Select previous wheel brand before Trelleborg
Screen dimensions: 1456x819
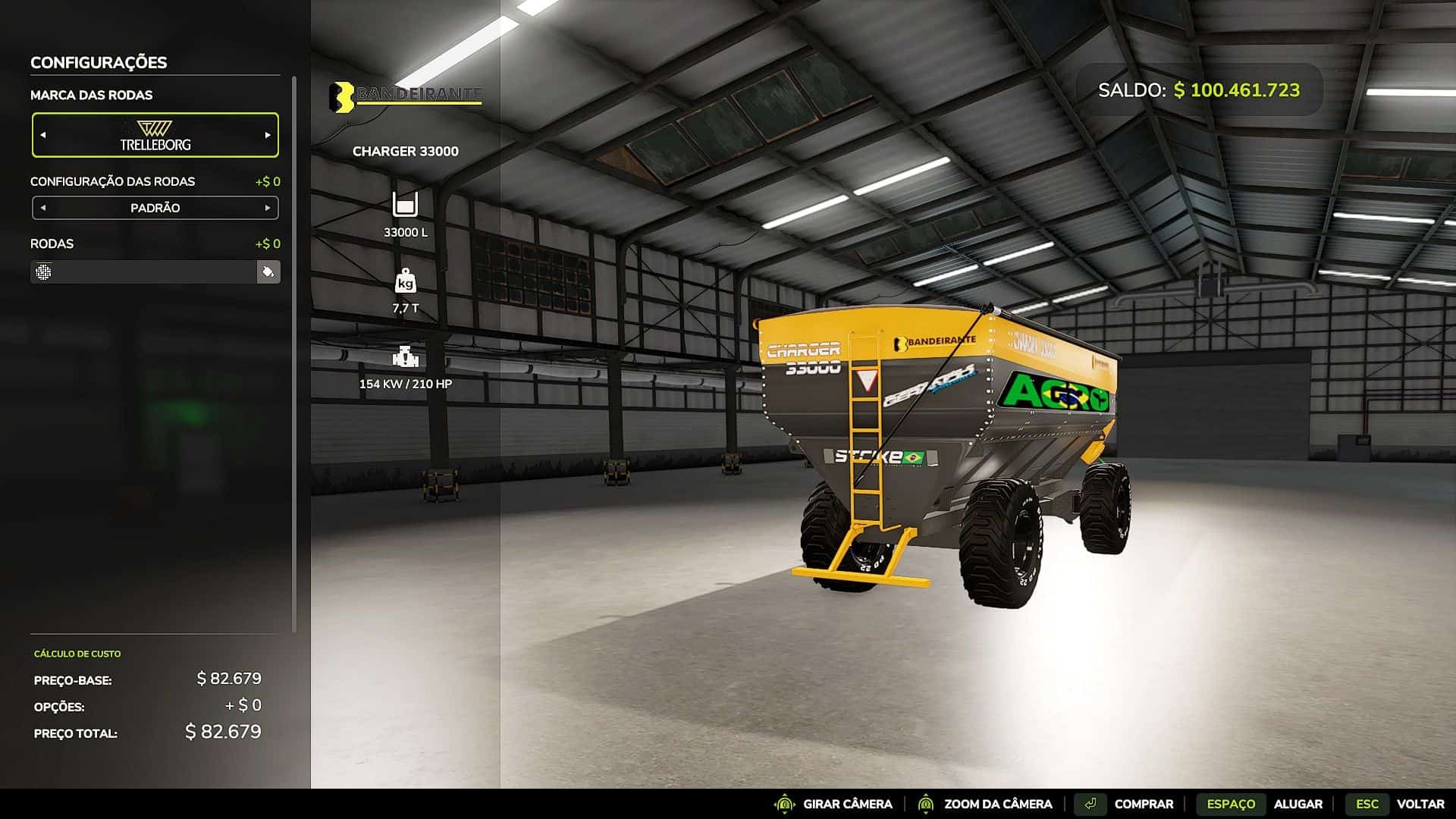43,135
